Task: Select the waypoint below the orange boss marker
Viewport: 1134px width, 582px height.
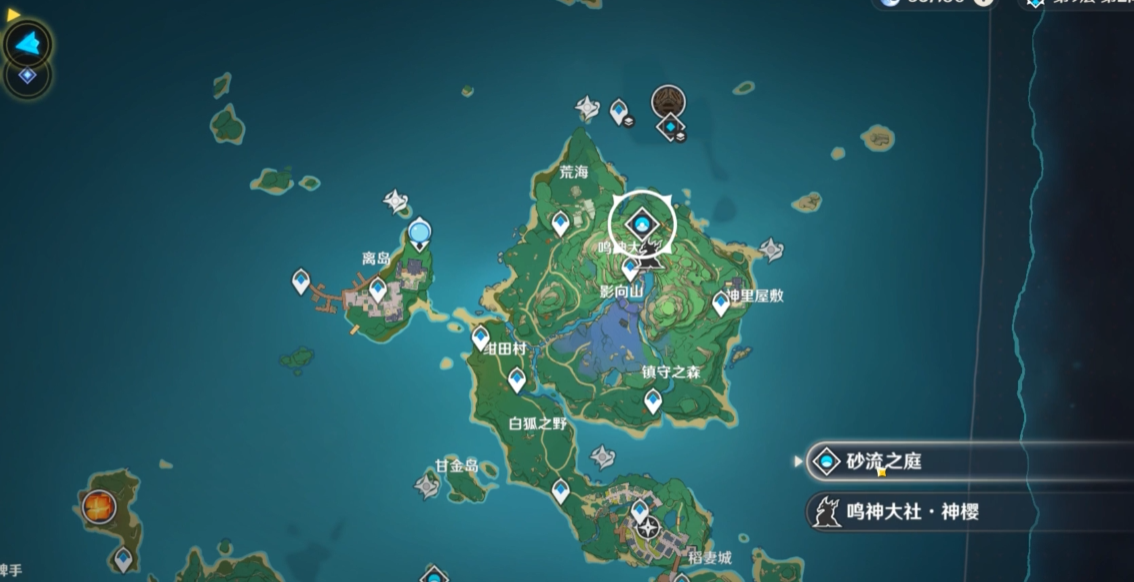Action: pyautogui.click(x=123, y=558)
